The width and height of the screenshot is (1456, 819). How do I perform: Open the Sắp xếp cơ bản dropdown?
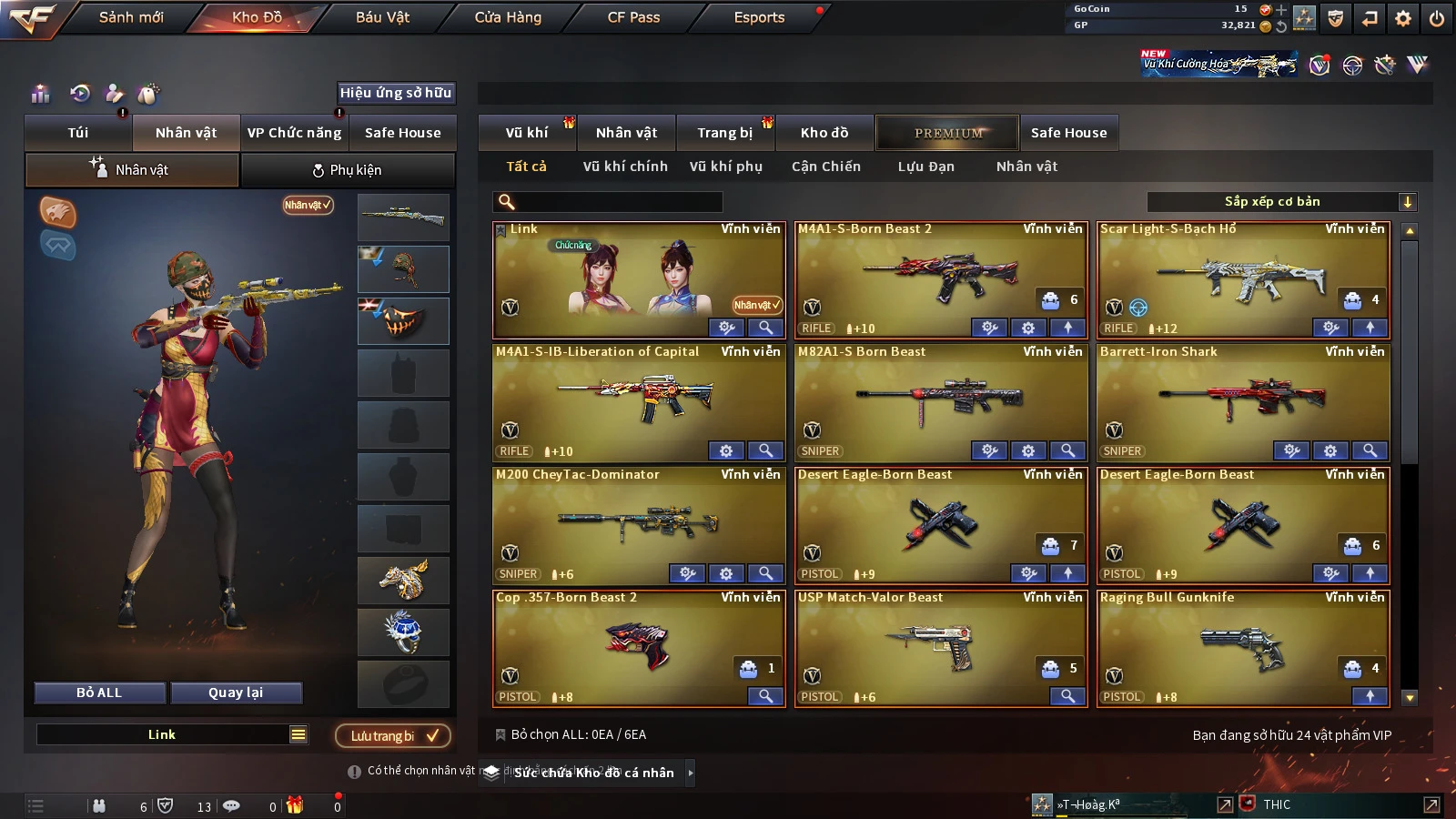coord(1281,202)
